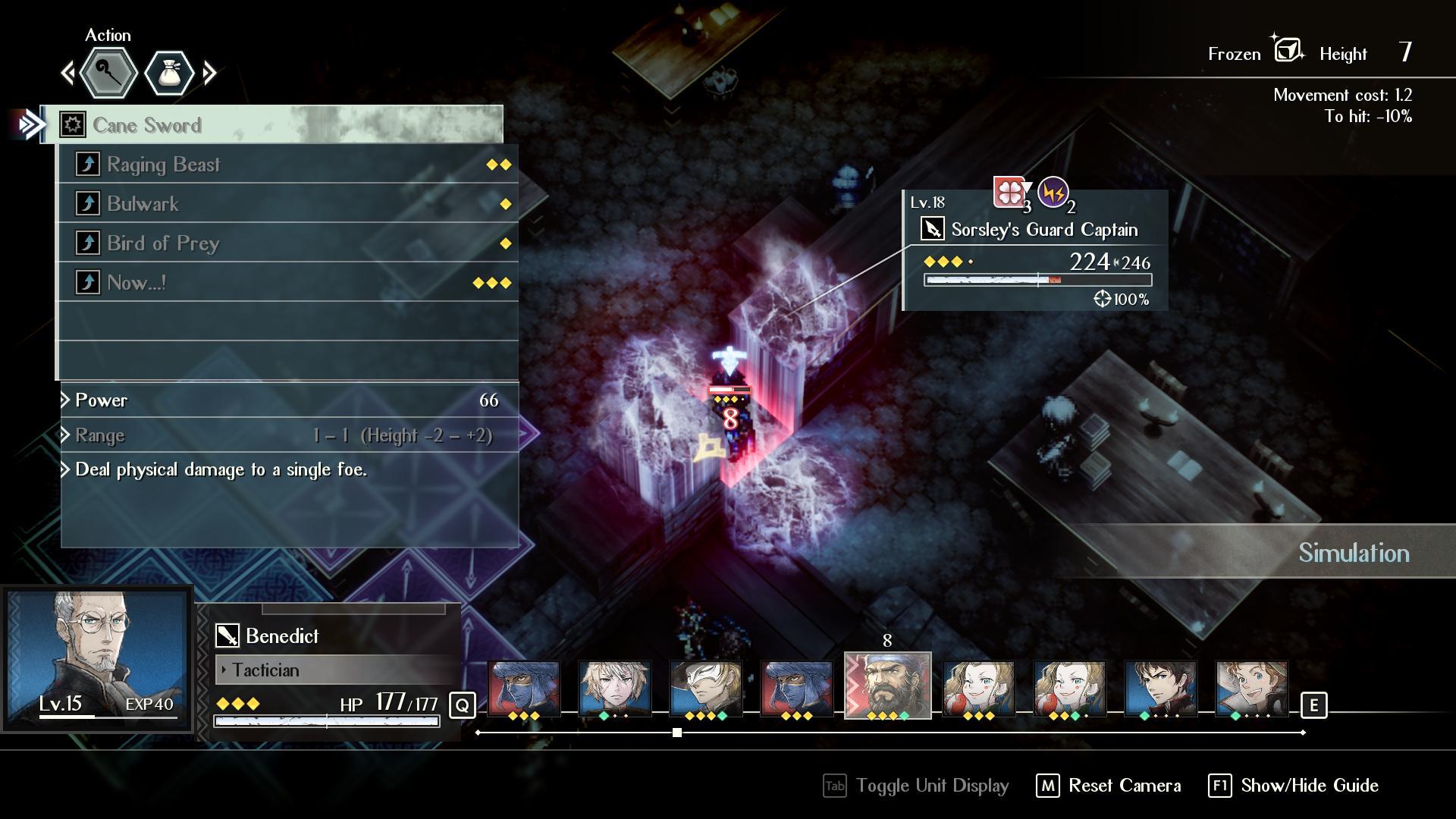Select the Now...! skill
Image resolution: width=1456 pixels, height=819 pixels.
pyautogui.click(x=288, y=283)
